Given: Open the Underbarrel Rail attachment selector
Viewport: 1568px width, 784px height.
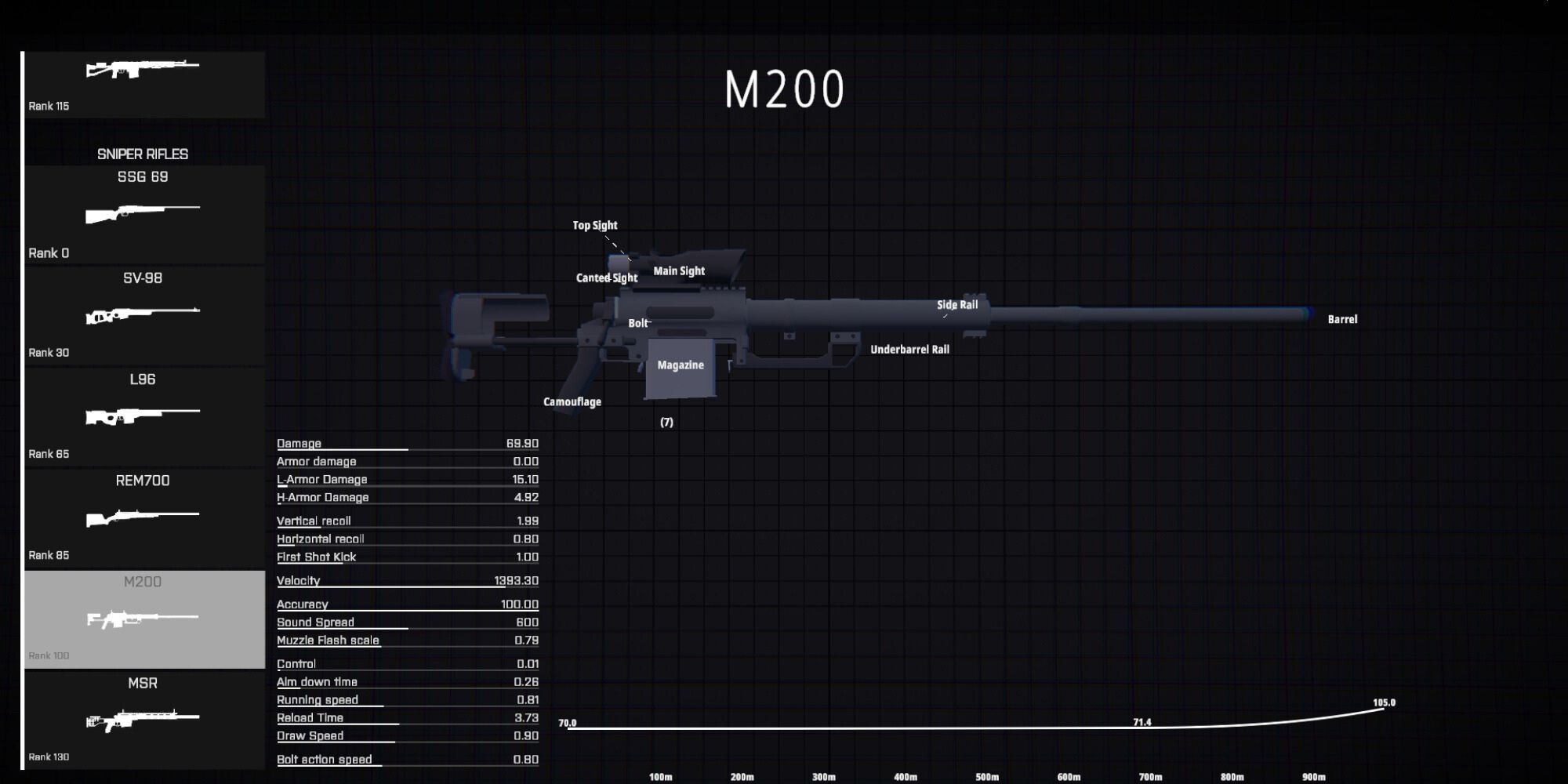Looking at the screenshot, I should click(910, 350).
